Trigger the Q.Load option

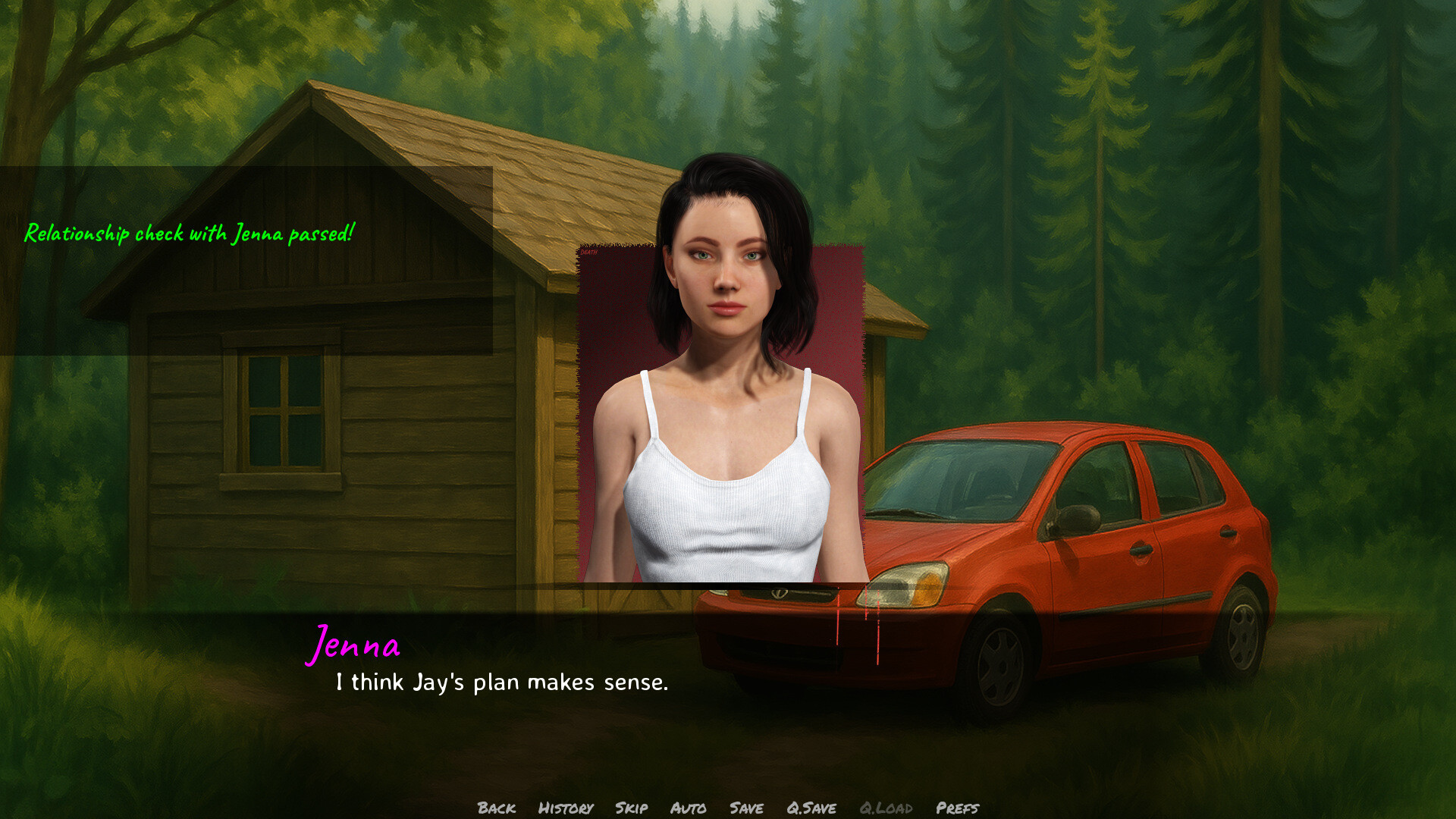pos(887,808)
